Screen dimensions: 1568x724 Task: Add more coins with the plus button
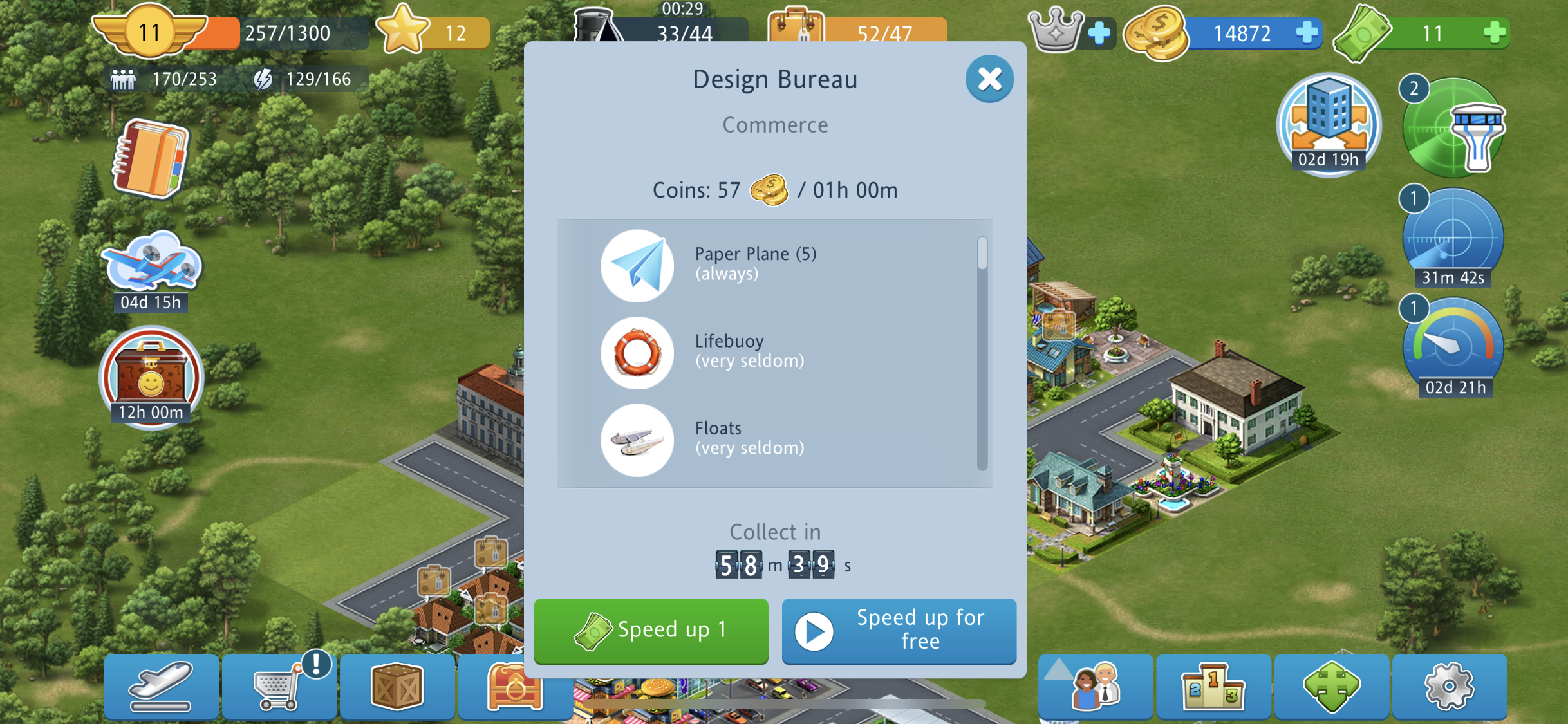click(1307, 32)
